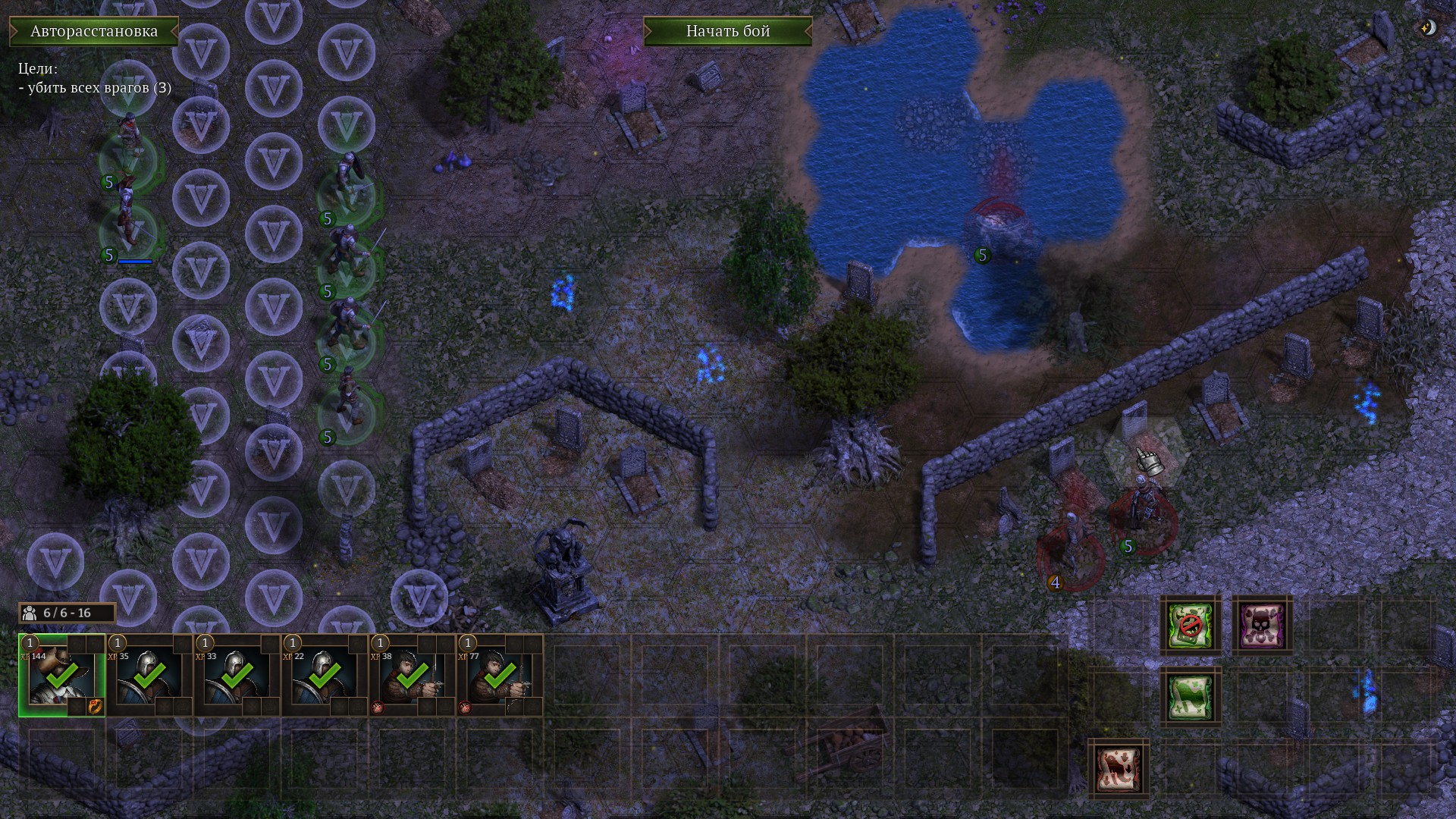This screenshot has width=1456, height=819.
Task: Click the crescent moon night icon
Action: coord(1427,28)
